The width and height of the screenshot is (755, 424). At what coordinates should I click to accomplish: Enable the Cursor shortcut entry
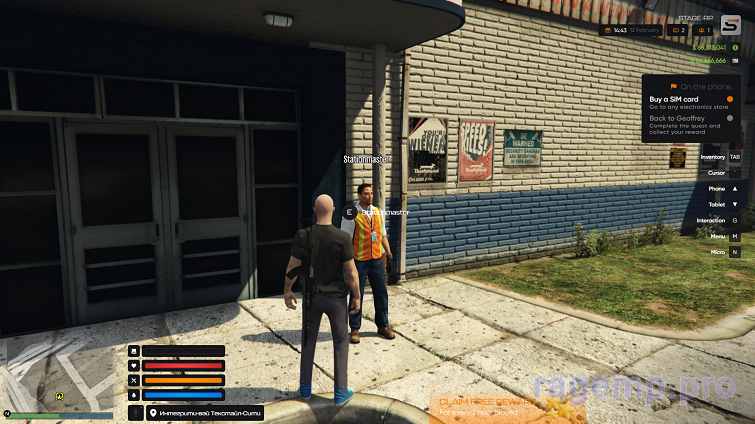pos(724,173)
